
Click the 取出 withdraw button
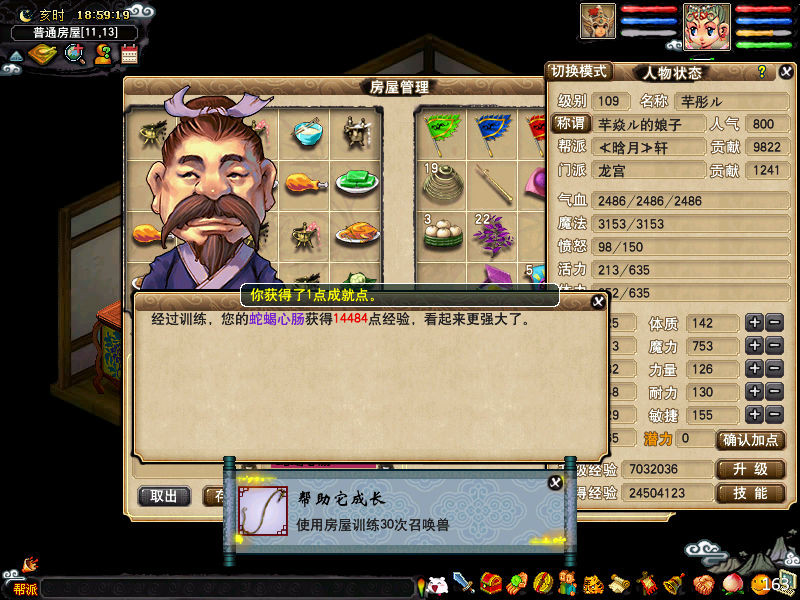coord(164,496)
